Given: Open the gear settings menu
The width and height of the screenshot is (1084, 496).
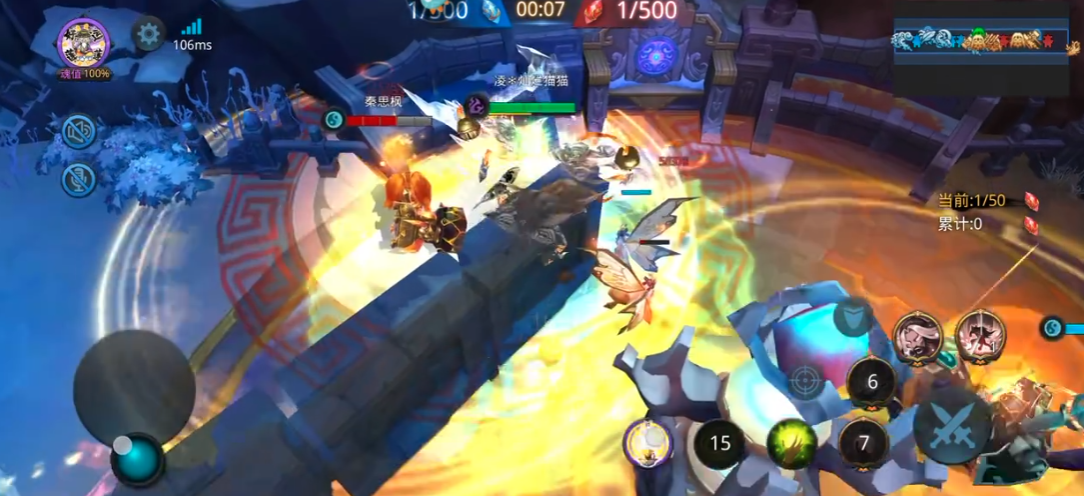Looking at the screenshot, I should [x=148, y=34].
